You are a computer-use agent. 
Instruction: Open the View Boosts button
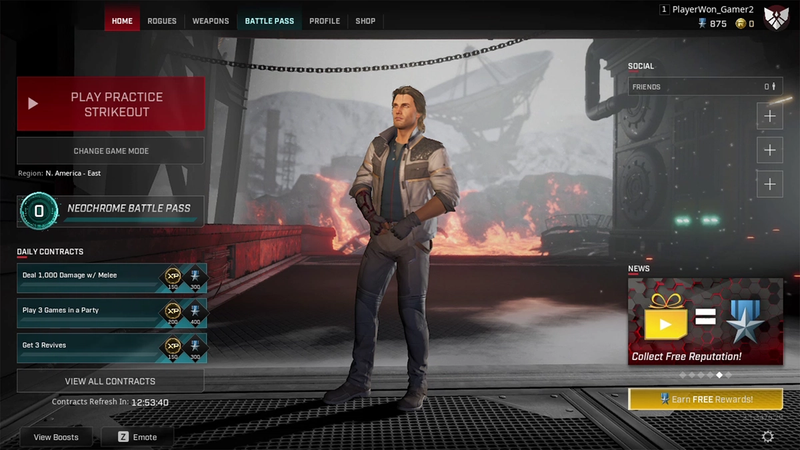pos(56,437)
